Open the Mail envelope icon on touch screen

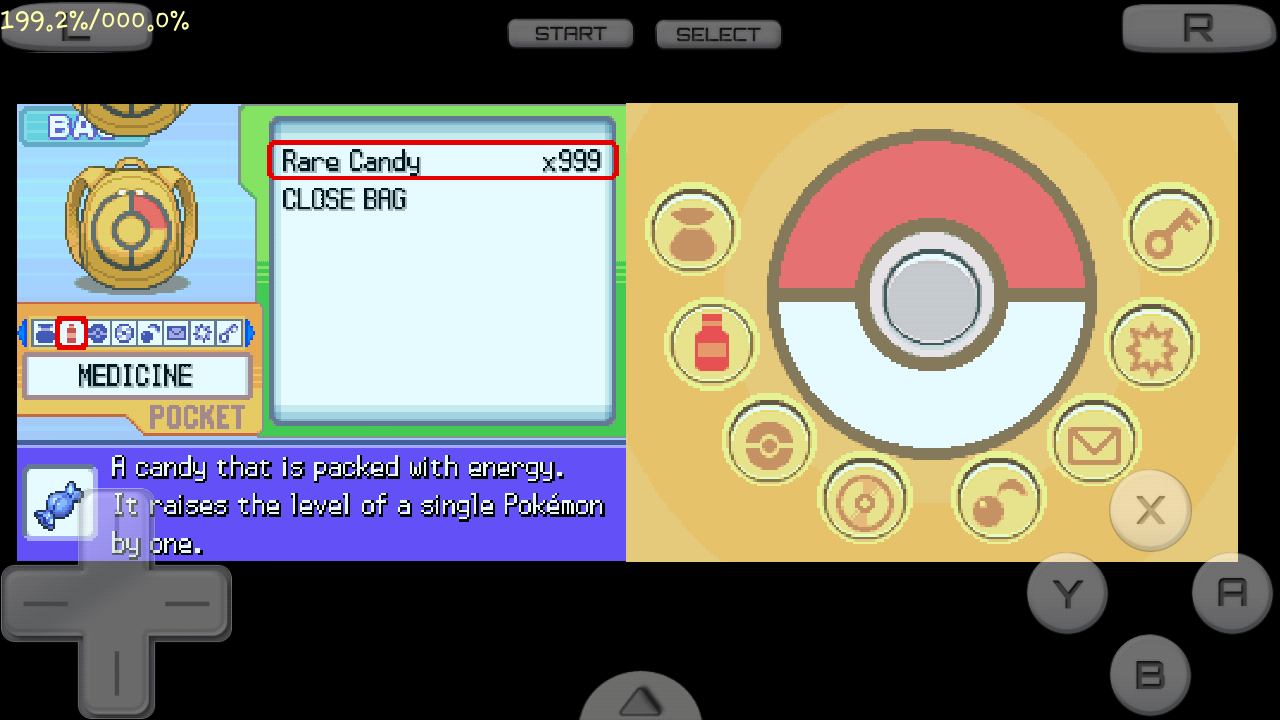pyautogui.click(x=1095, y=443)
